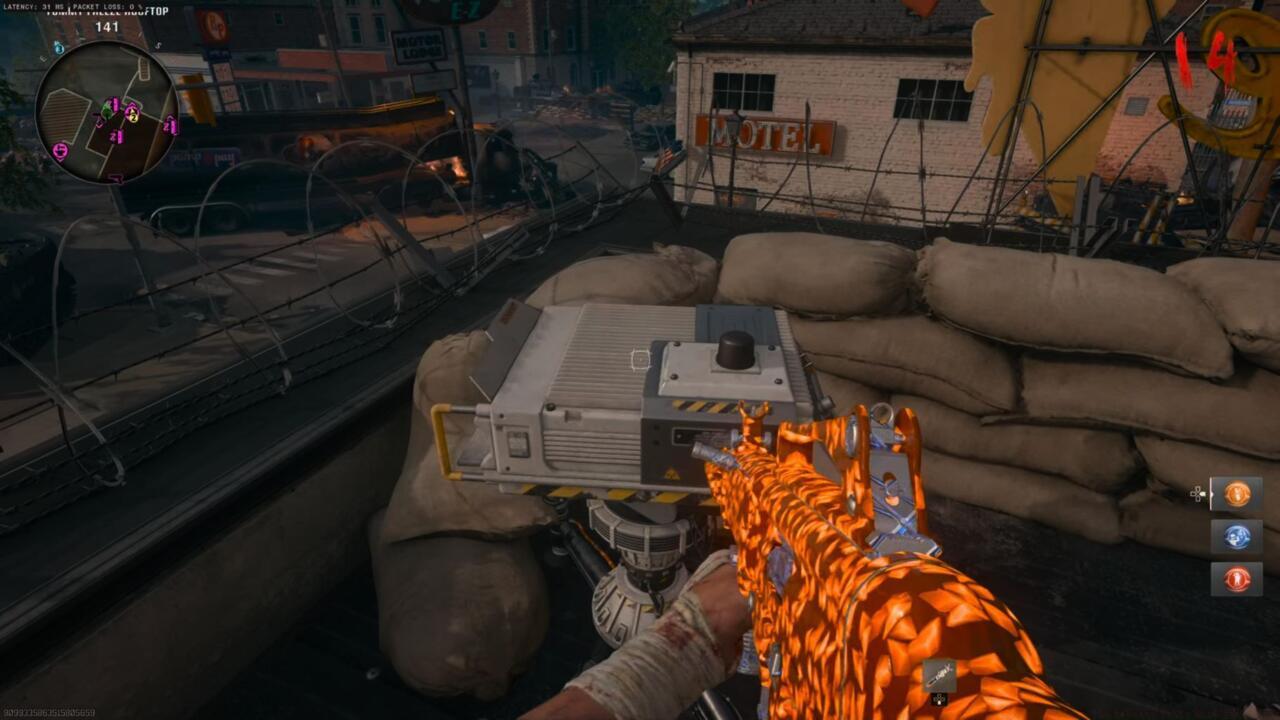Screen dimensions: 1280x720
Task: Select the orange field upgrade icon
Action: (x=1236, y=493)
